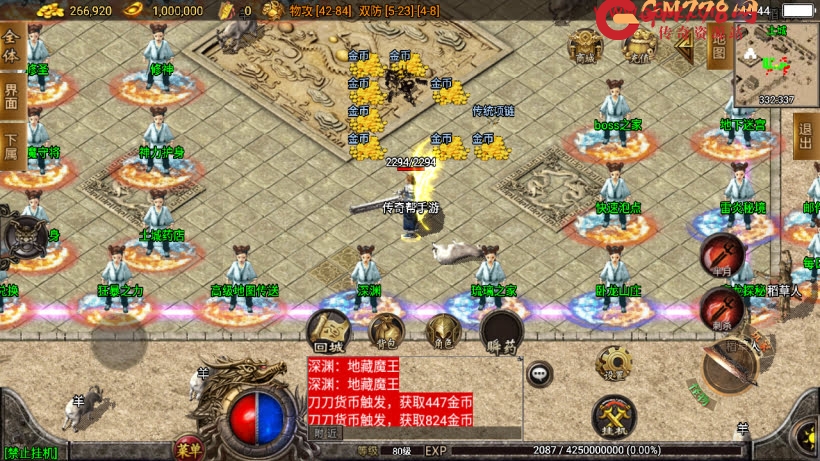
Task: Activate the 刺杀 assassinate skill
Action: pyautogui.click(x=720, y=308)
